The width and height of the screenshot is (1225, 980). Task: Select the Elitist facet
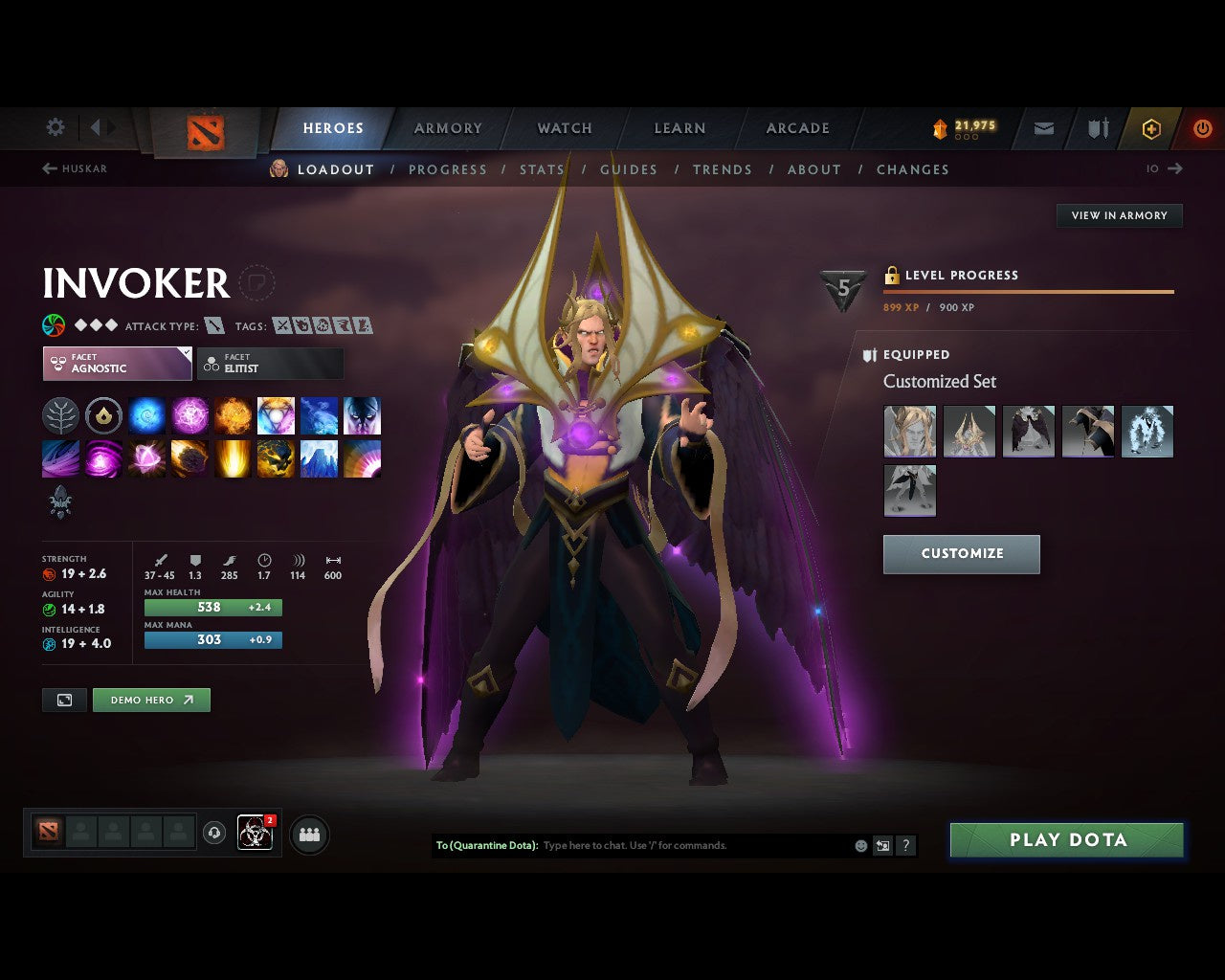[270, 363]
